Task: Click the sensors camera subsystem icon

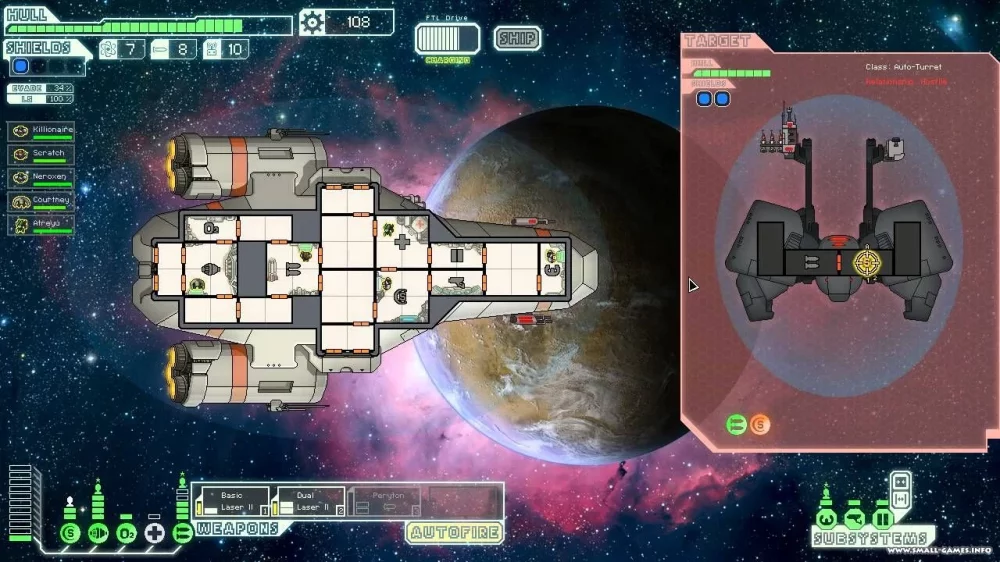Action: point(854,519)
